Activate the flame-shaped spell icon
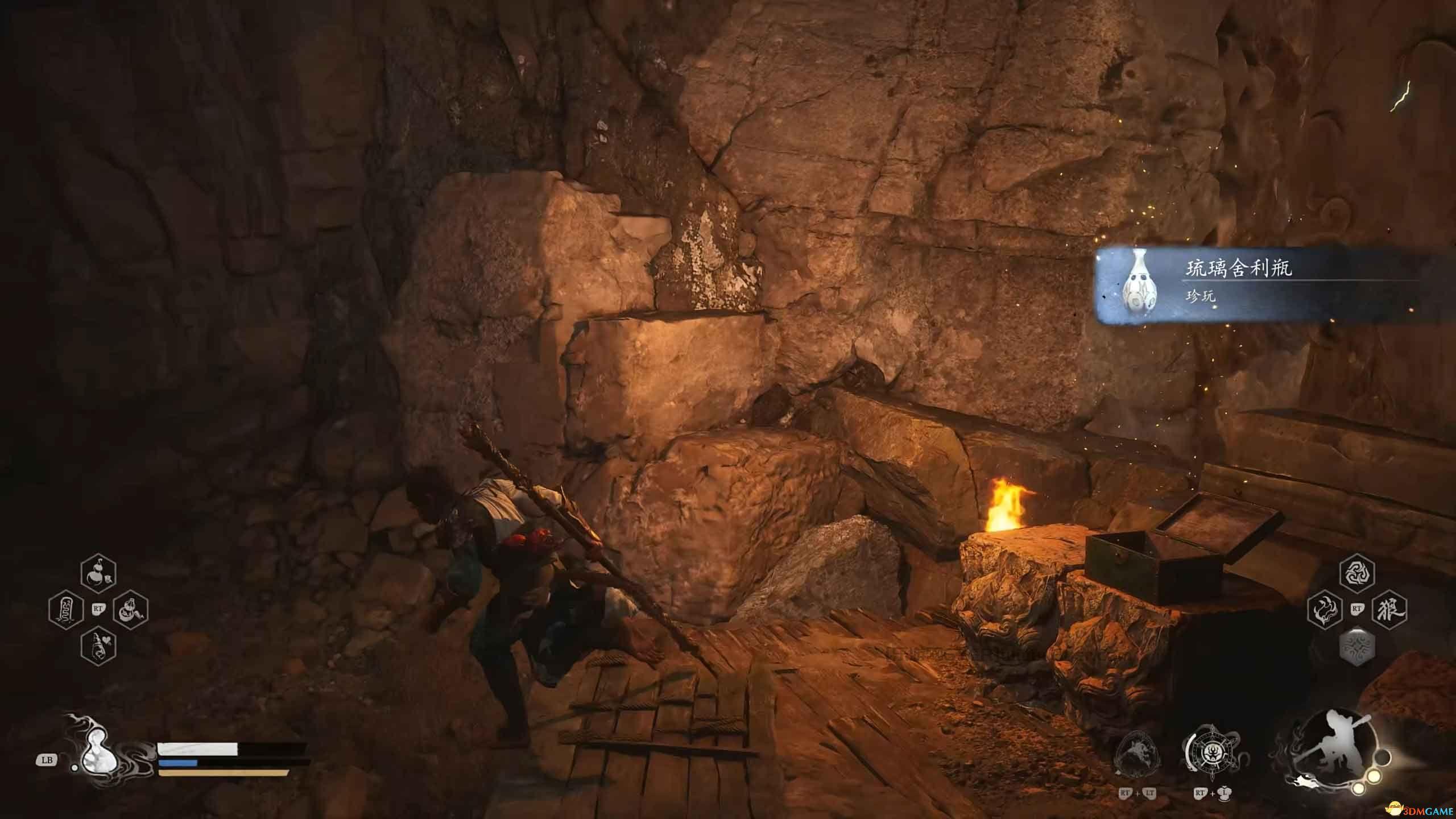Viewport: 1456px width, 819px height. pyautogui.click(x=1325, y=610)
